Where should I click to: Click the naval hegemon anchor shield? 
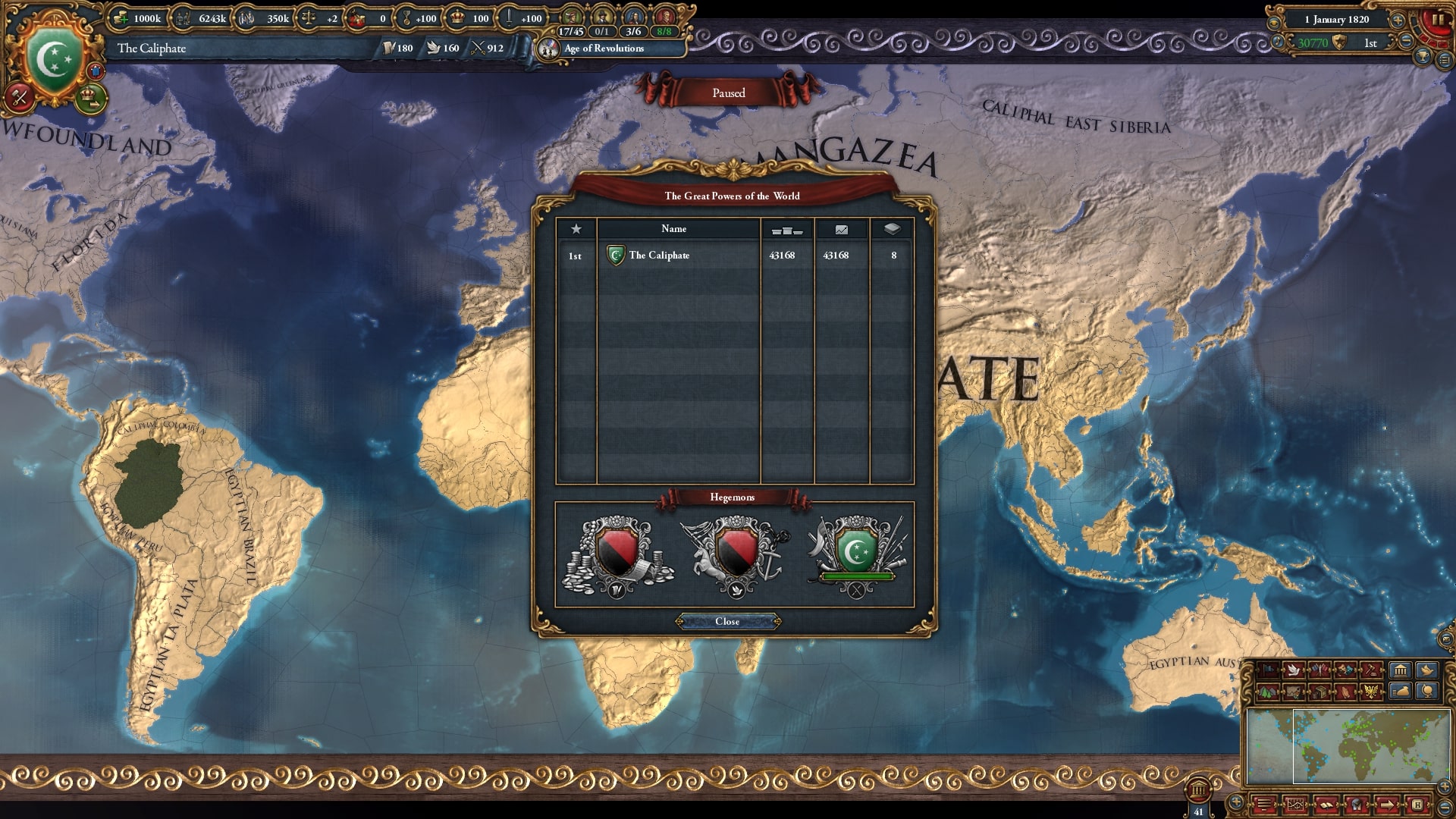point(736,553)
